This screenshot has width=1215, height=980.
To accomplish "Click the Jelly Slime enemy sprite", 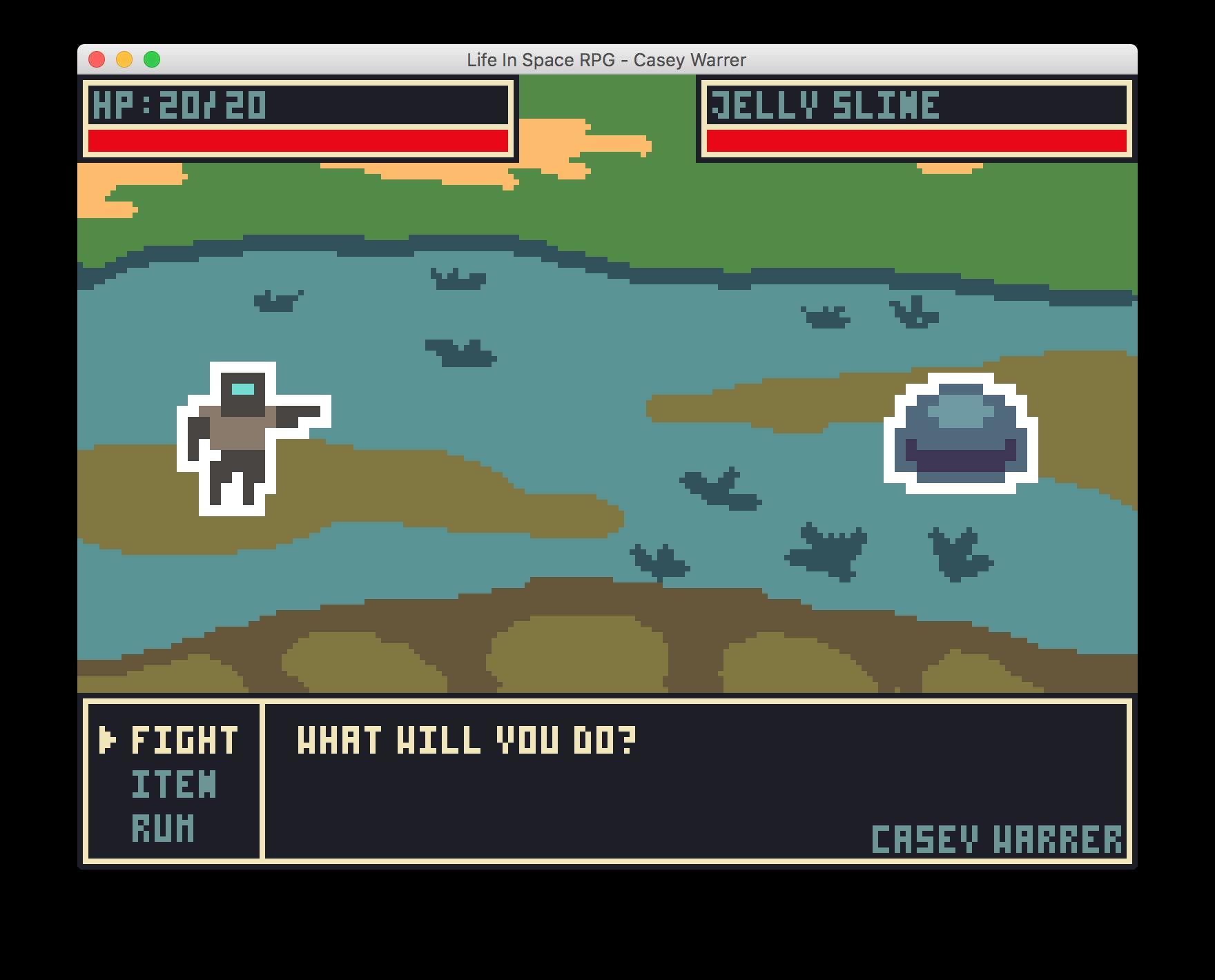I will (x=960, y=431).
